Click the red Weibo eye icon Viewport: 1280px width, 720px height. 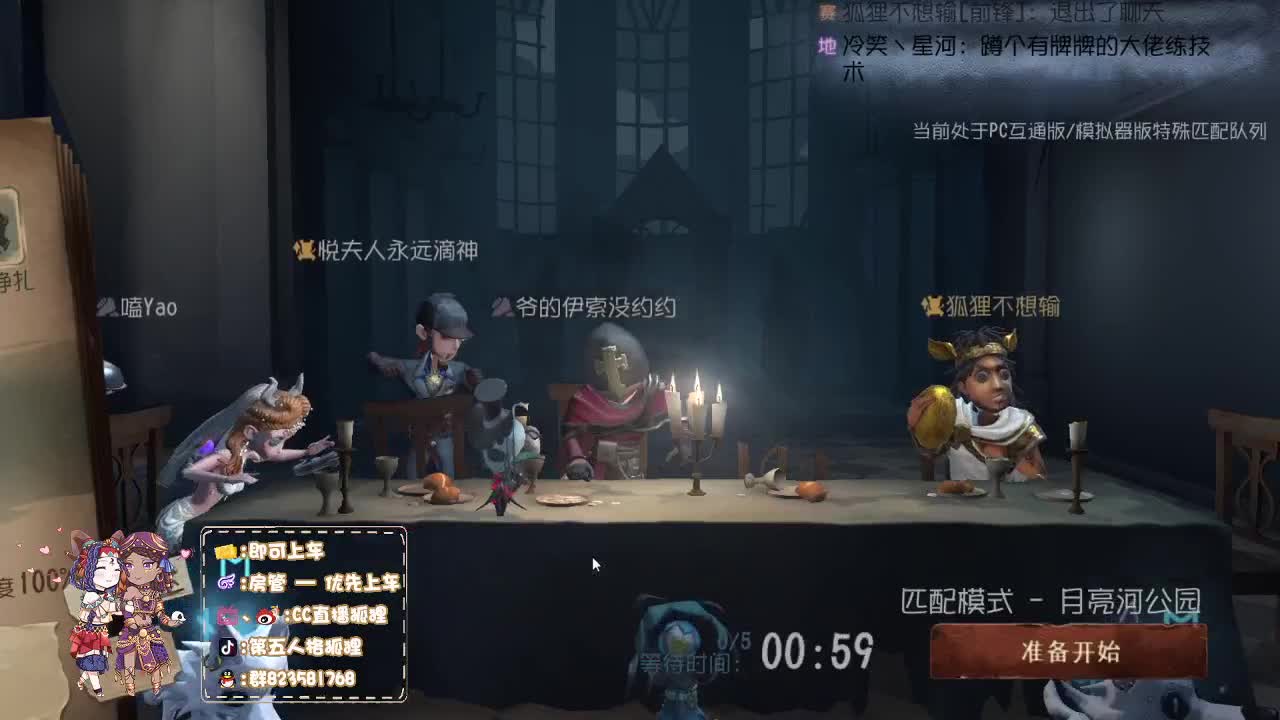pos(263,617)
